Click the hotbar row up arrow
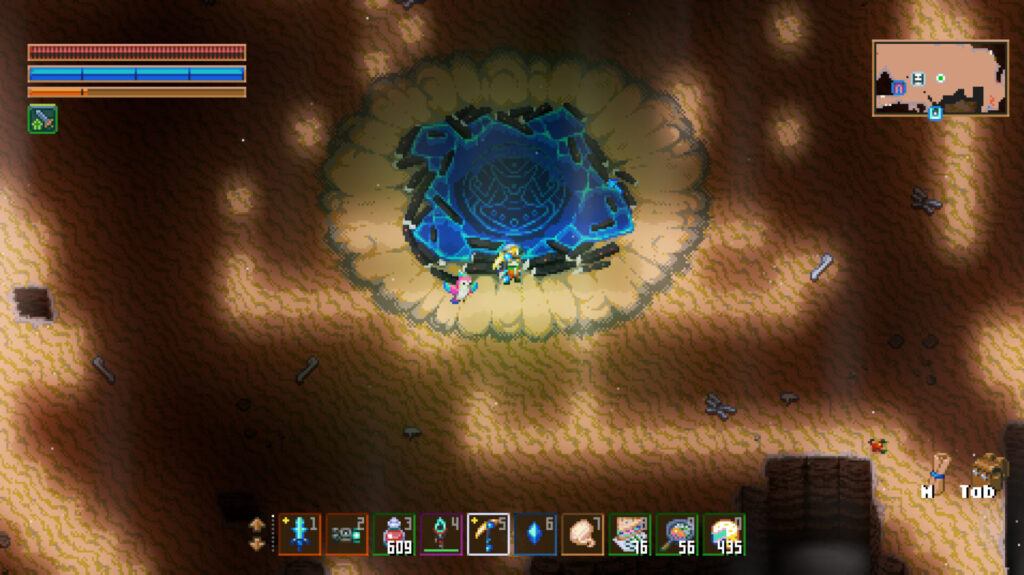 (257, 524)
